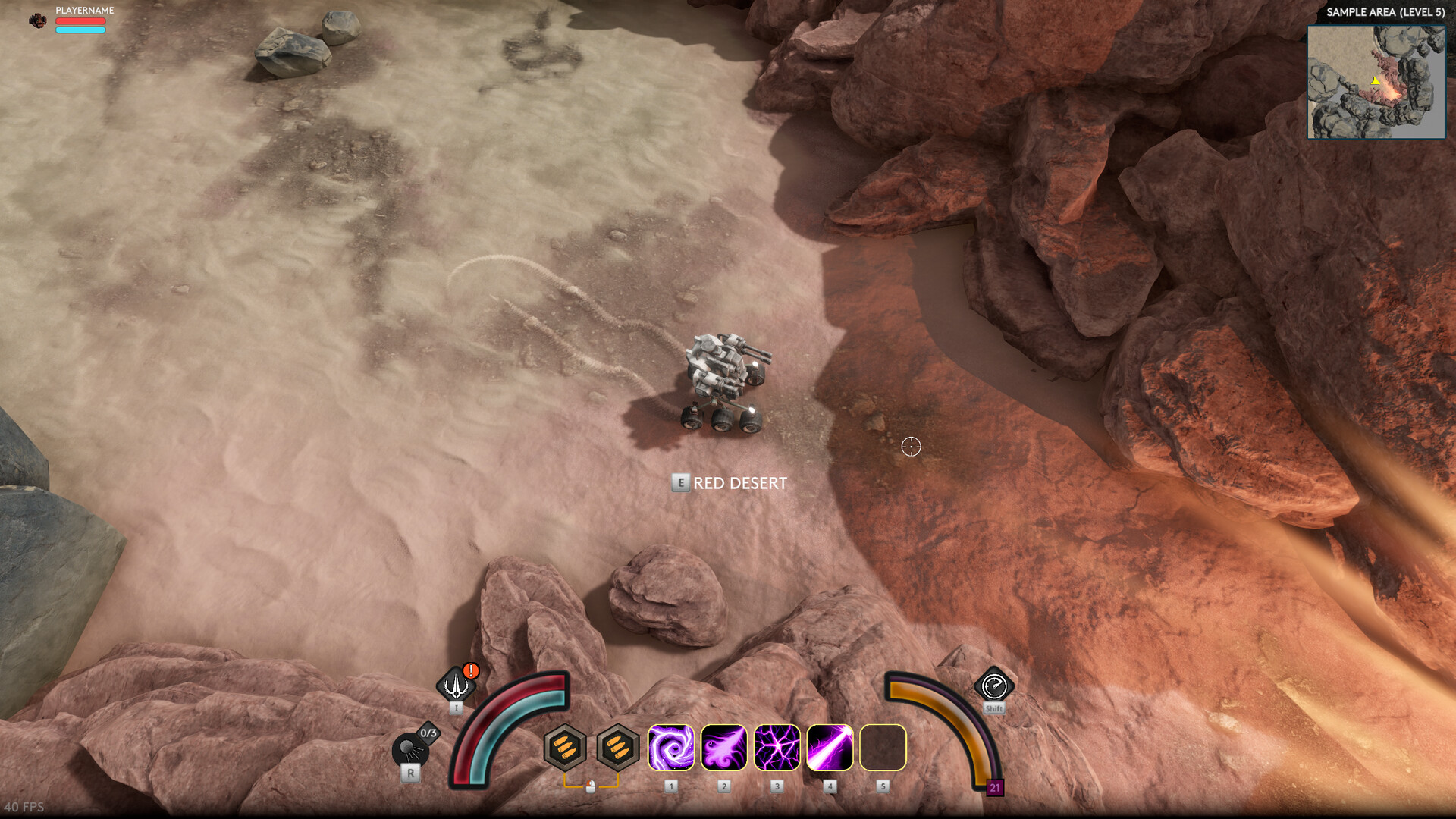Image resolution: width=1456 pixels, height=819 pixels.
Task: Click the left ammo hexagon icon
Action: 564,749
